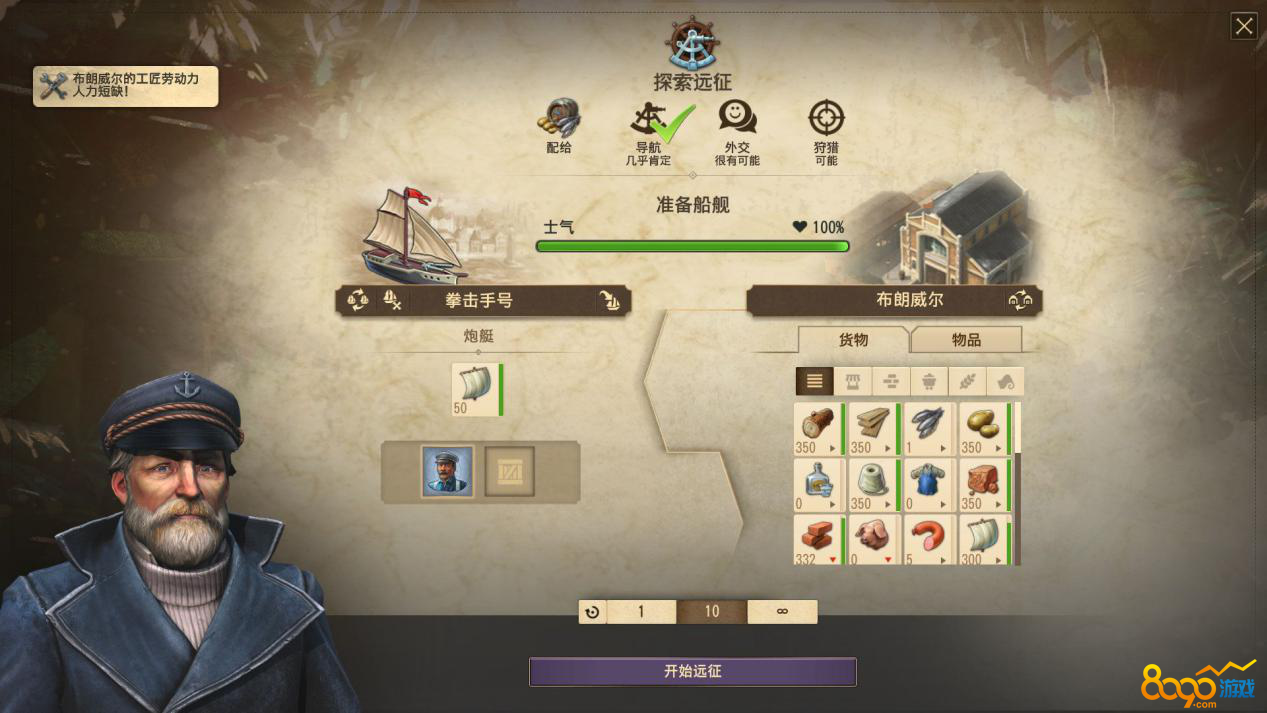Set transfer amount to 10

(x=712, y=612)
